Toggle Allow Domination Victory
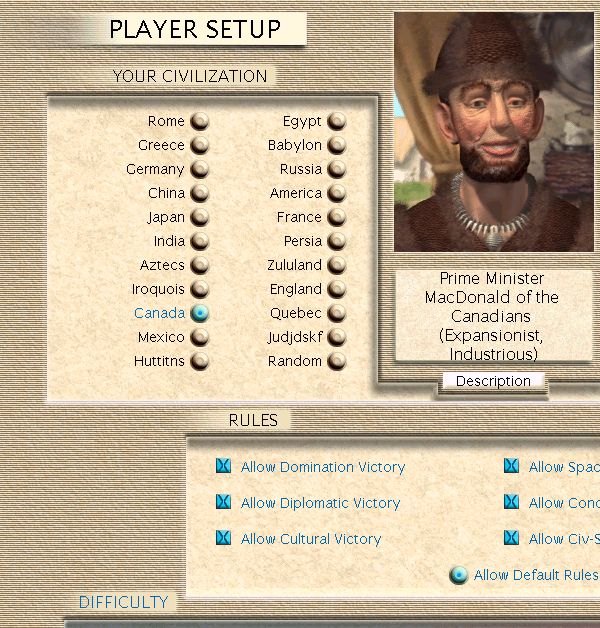Viewport: 600px width, 628px height. click(x=223, y=467)
